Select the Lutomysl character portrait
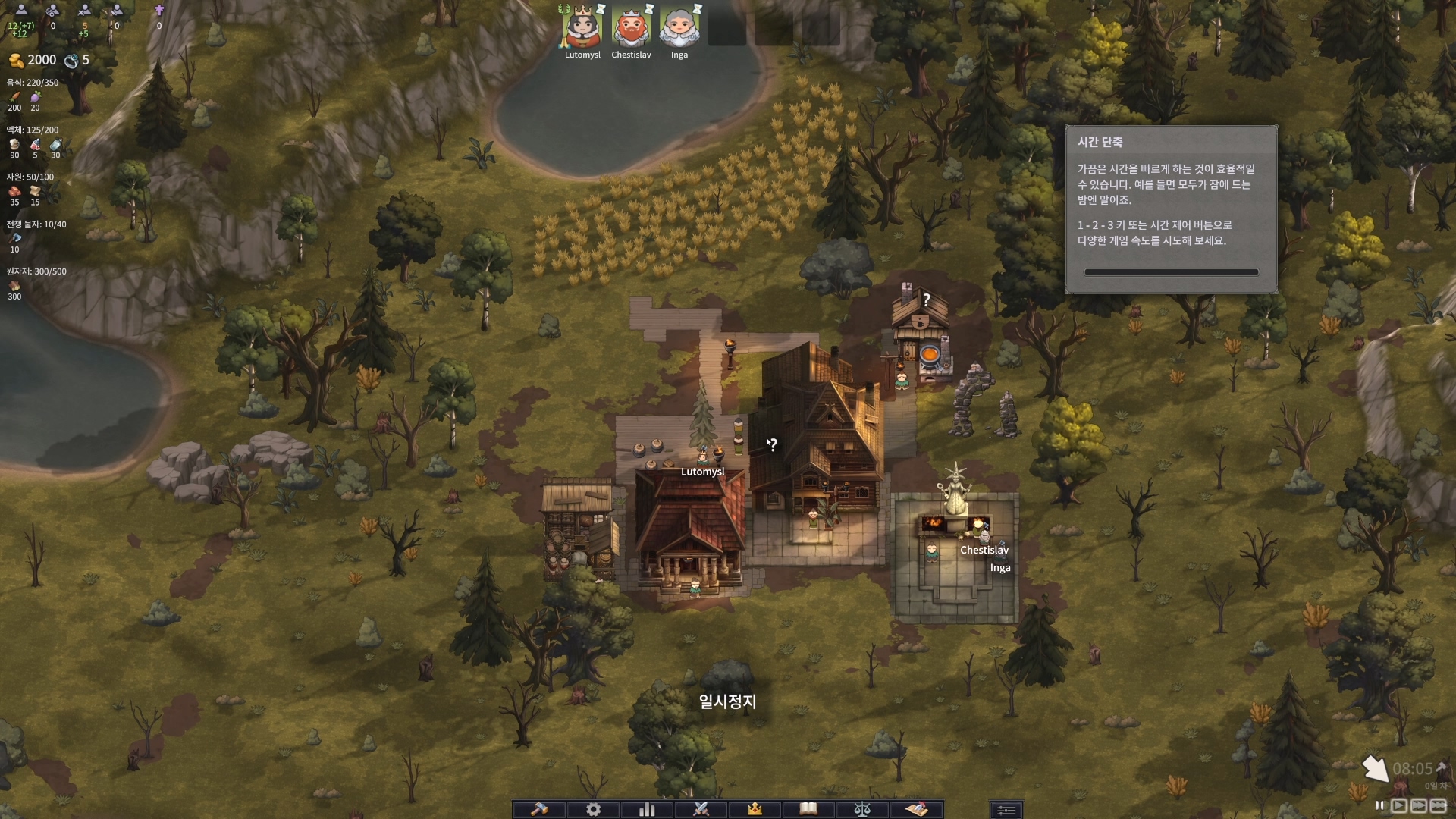Screen dimensions: 1456x819 tap(582, 28)
